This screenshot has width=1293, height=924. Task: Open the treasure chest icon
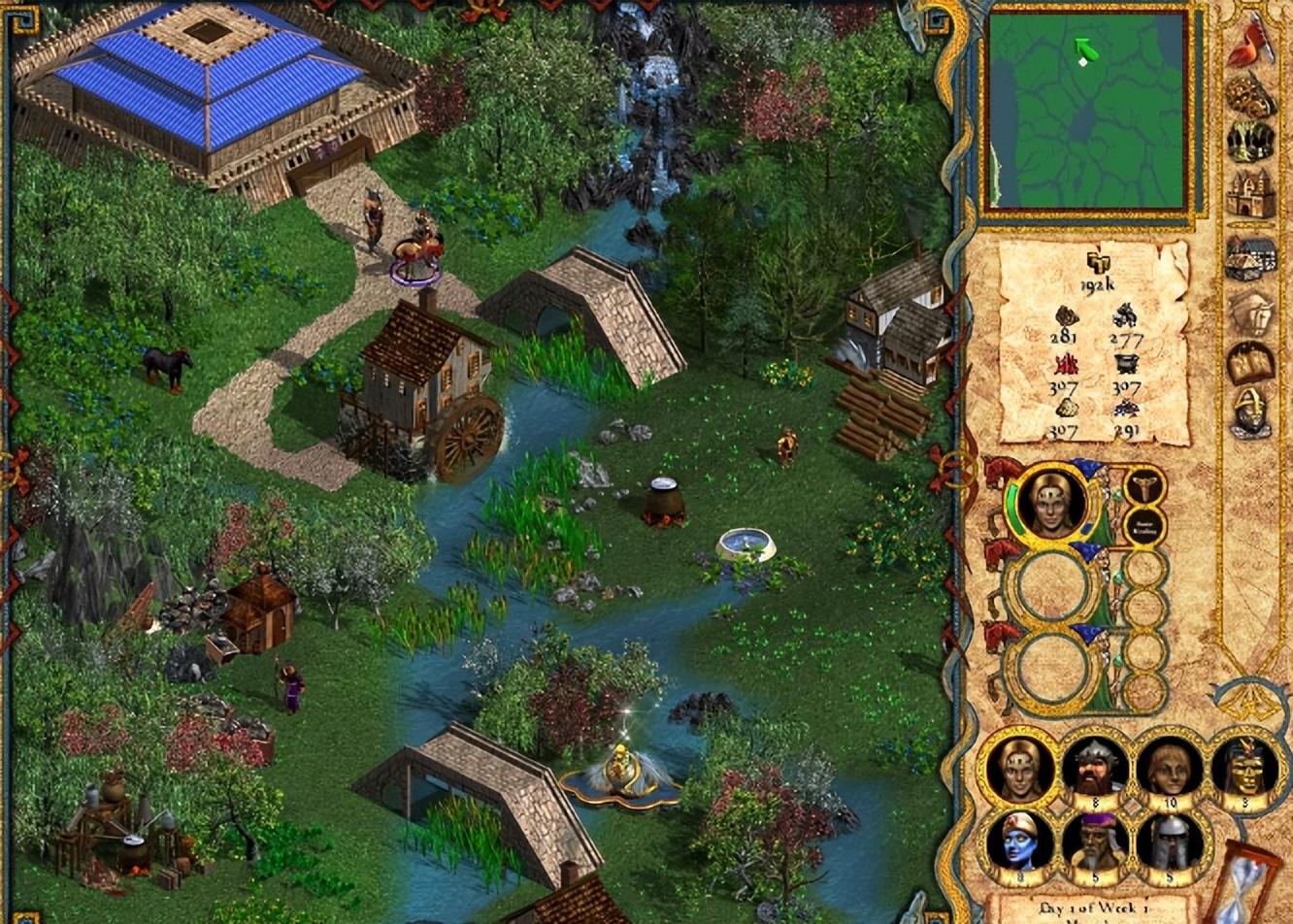click(x=1249, y=94)
